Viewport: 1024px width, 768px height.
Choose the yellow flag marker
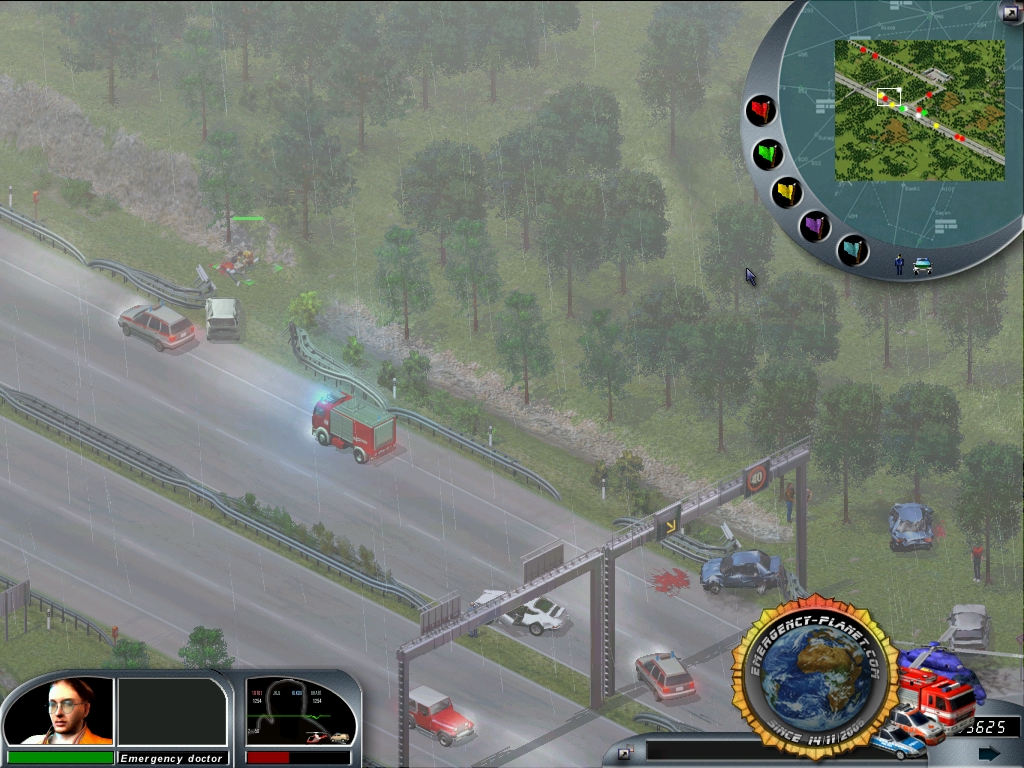(x=787, y=192)
